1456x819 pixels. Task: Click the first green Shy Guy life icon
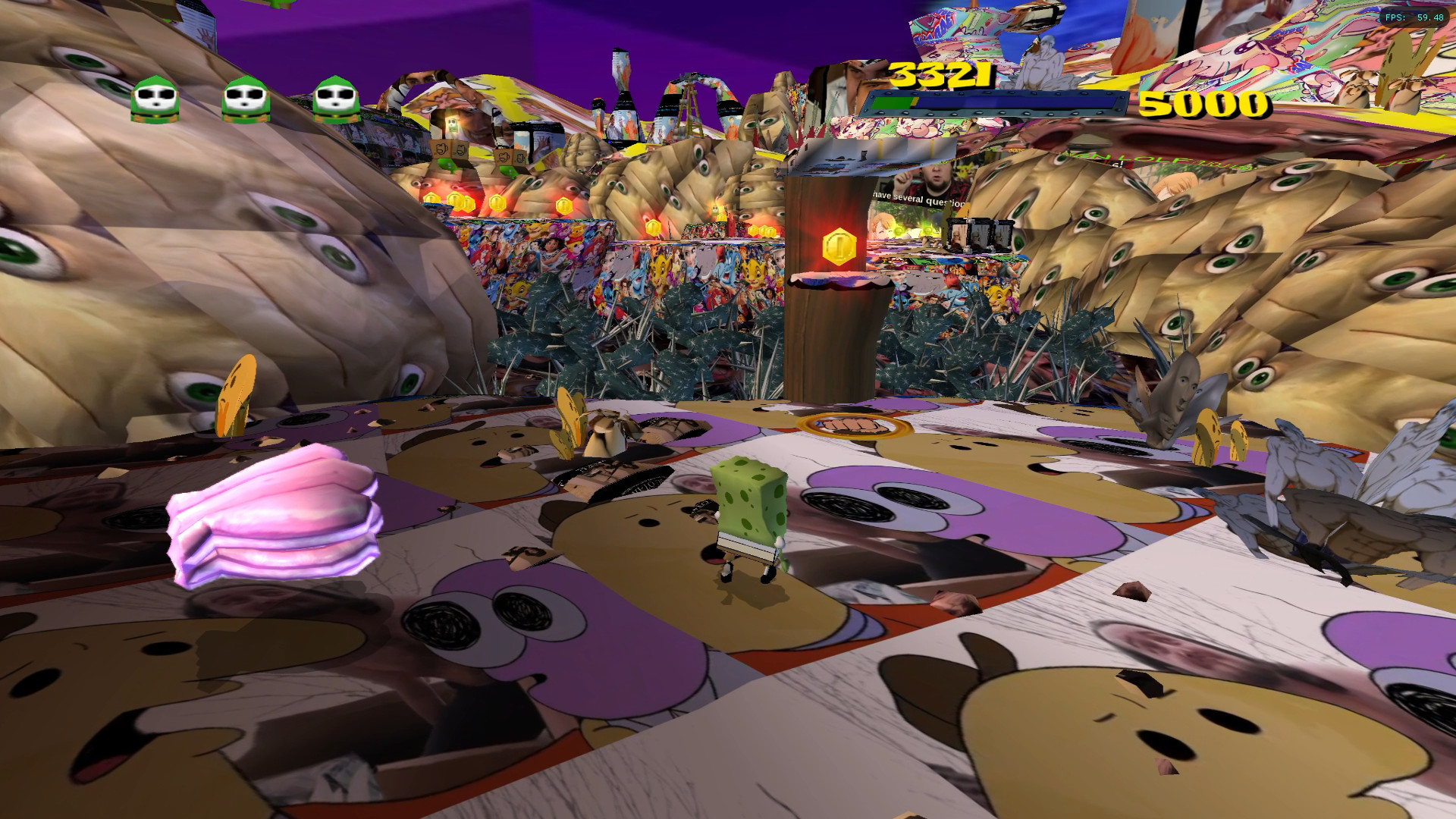[x=156, y=99]
